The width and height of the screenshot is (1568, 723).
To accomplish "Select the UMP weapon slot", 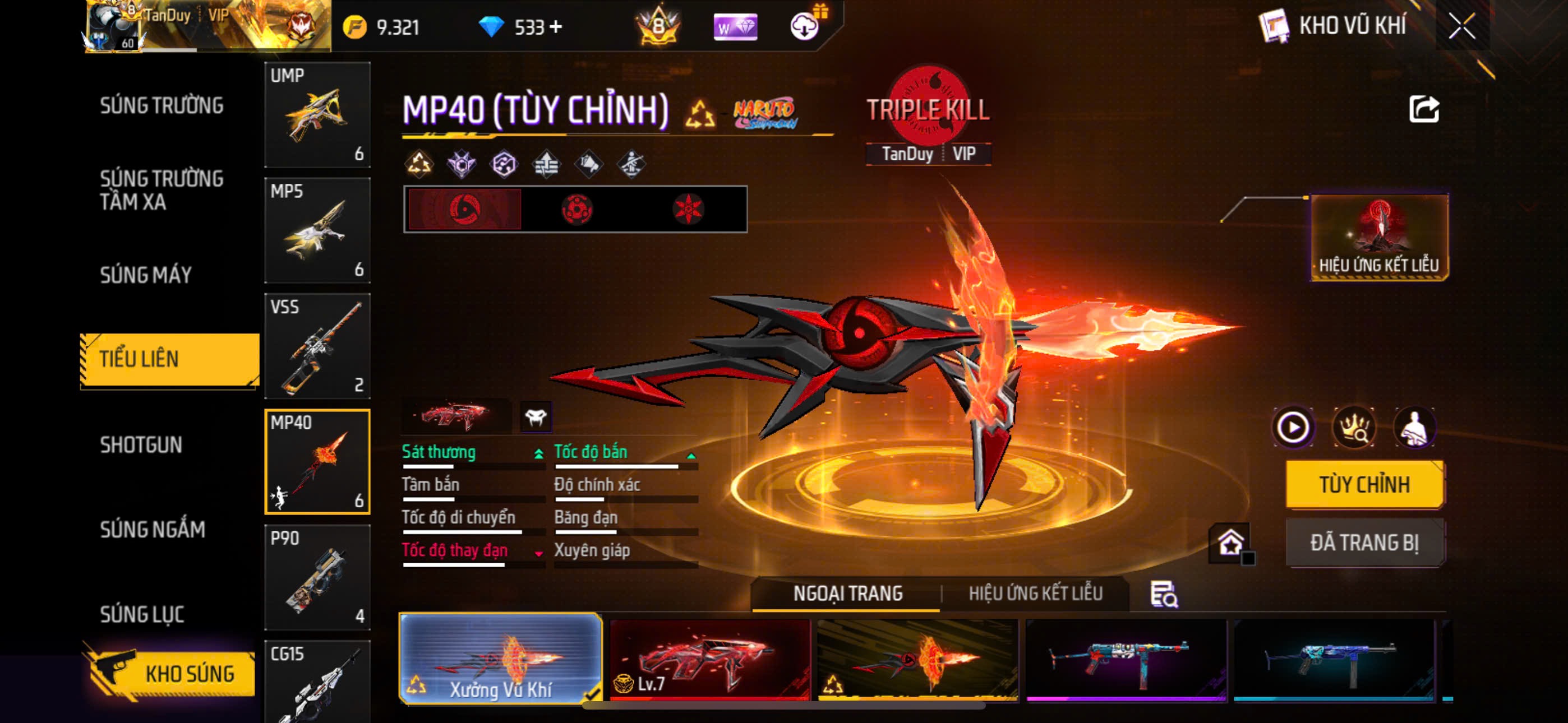I will tap(317, 114).
